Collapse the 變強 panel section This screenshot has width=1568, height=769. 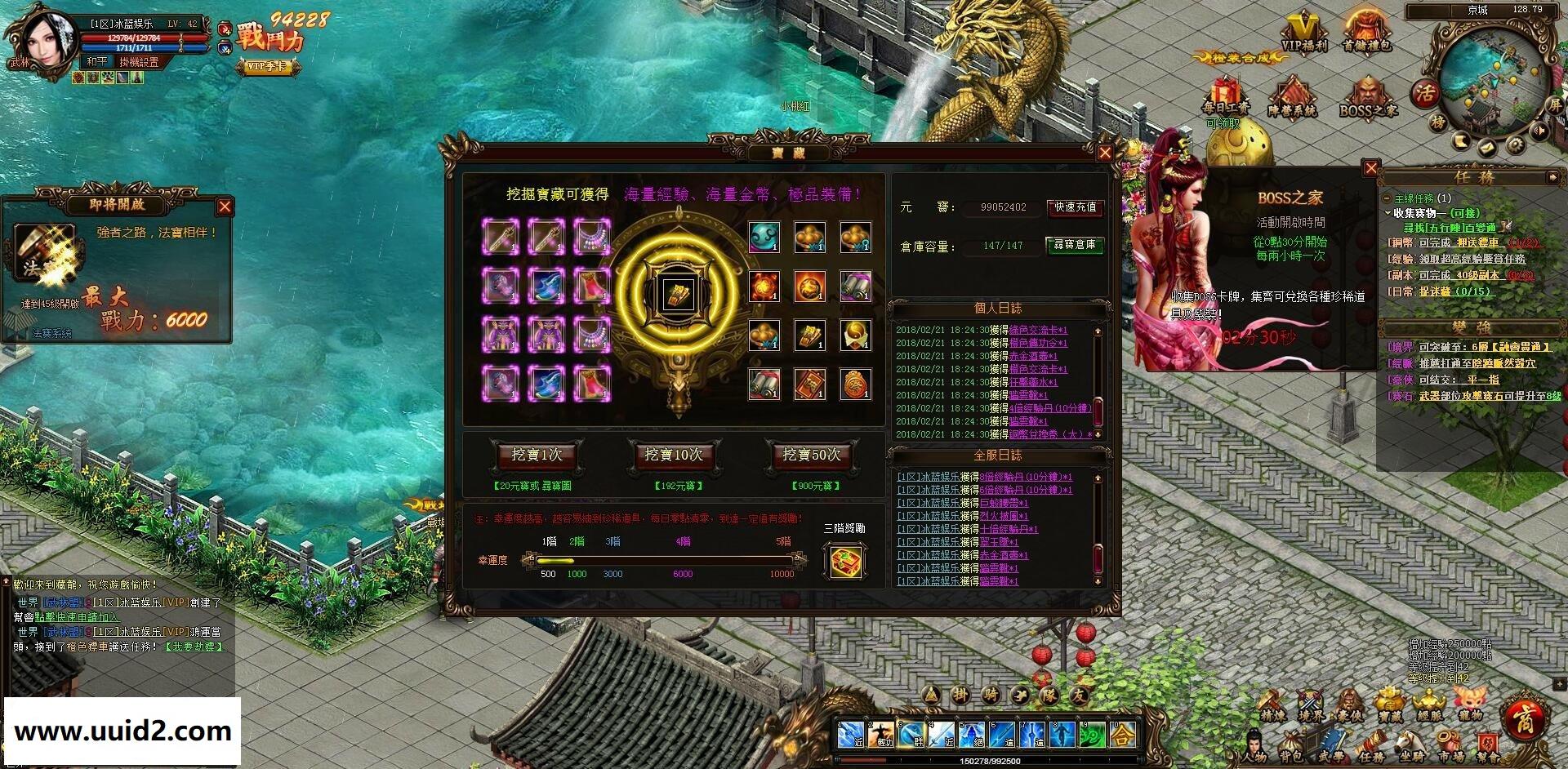coord(1471,327)
